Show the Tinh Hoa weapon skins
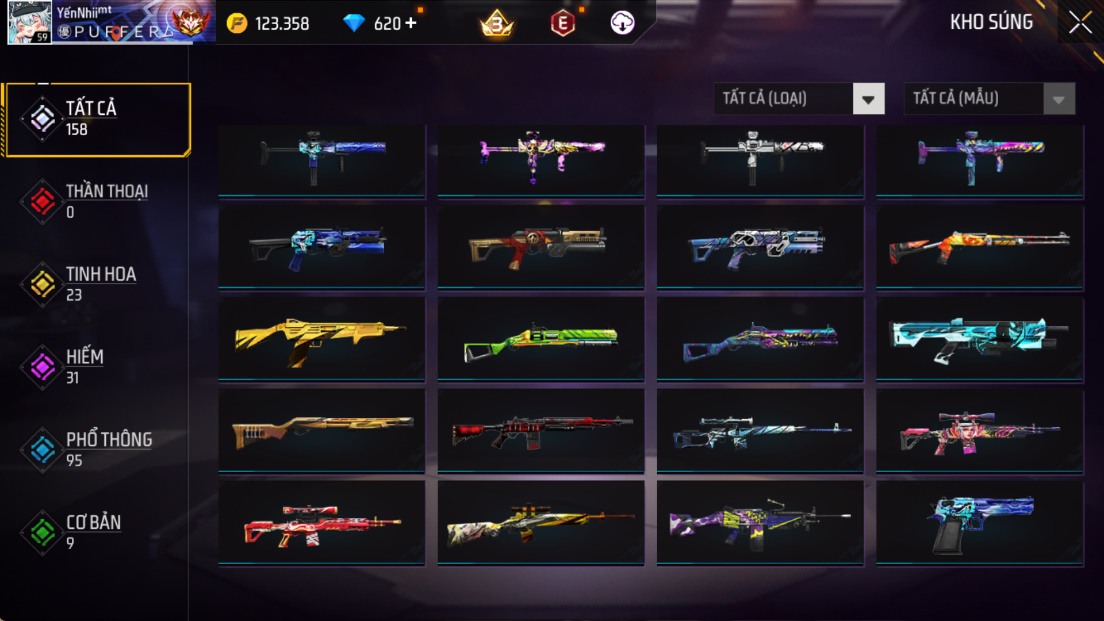This screenshot has height=621, width=1104. click(x=96, y=284)
